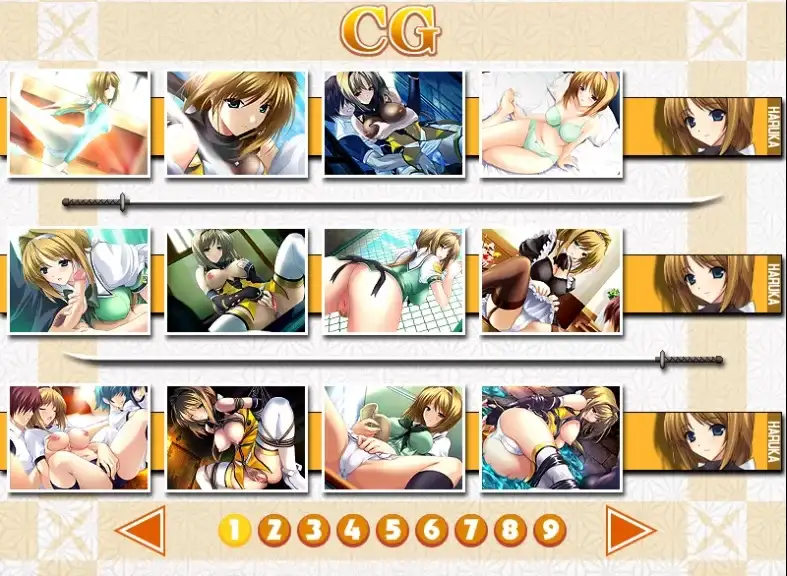
Task: Open page 8 of the gallery
Action: 509,530
